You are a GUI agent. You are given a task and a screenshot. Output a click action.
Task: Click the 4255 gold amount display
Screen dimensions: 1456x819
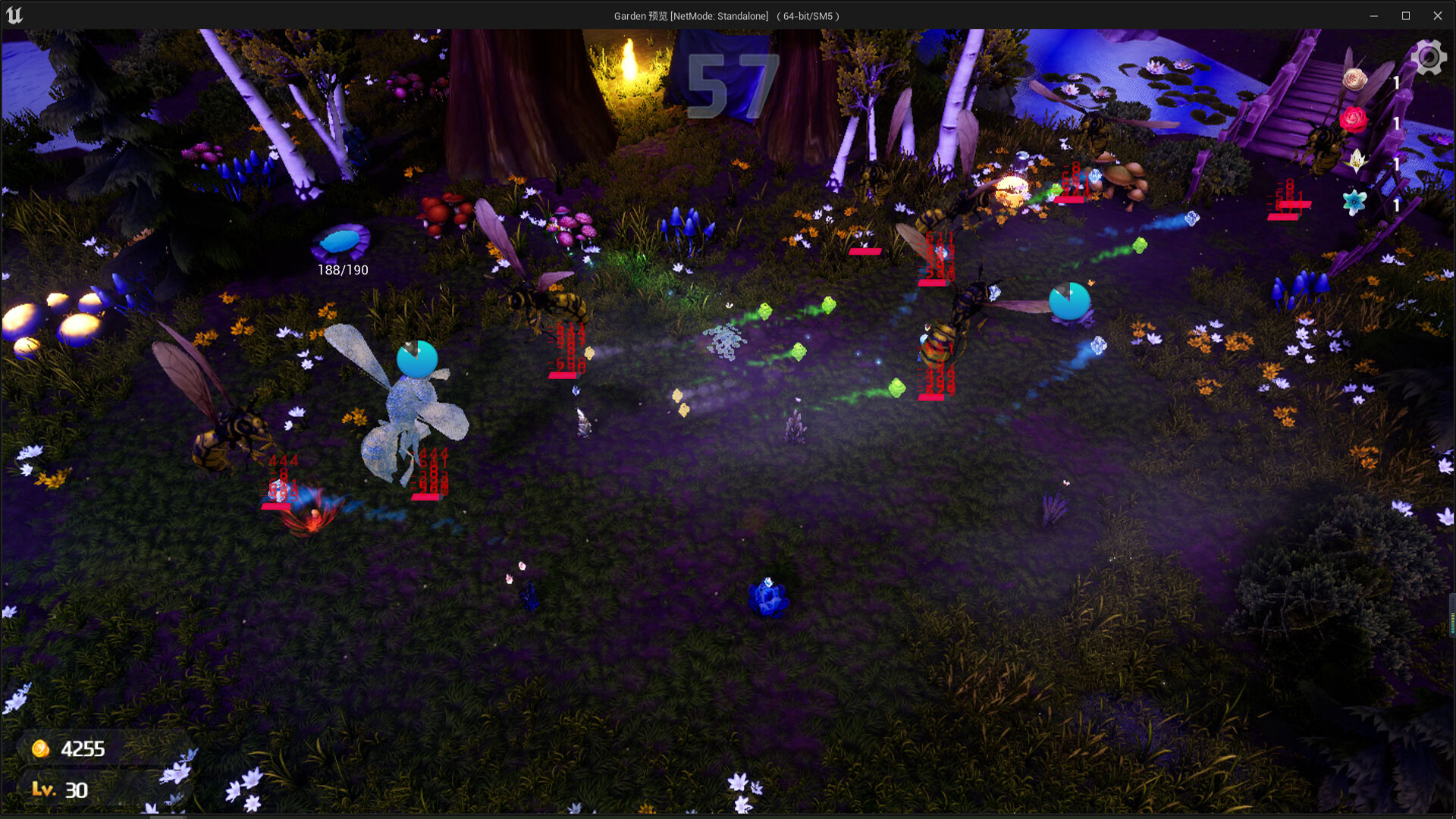tap(83, 748)
